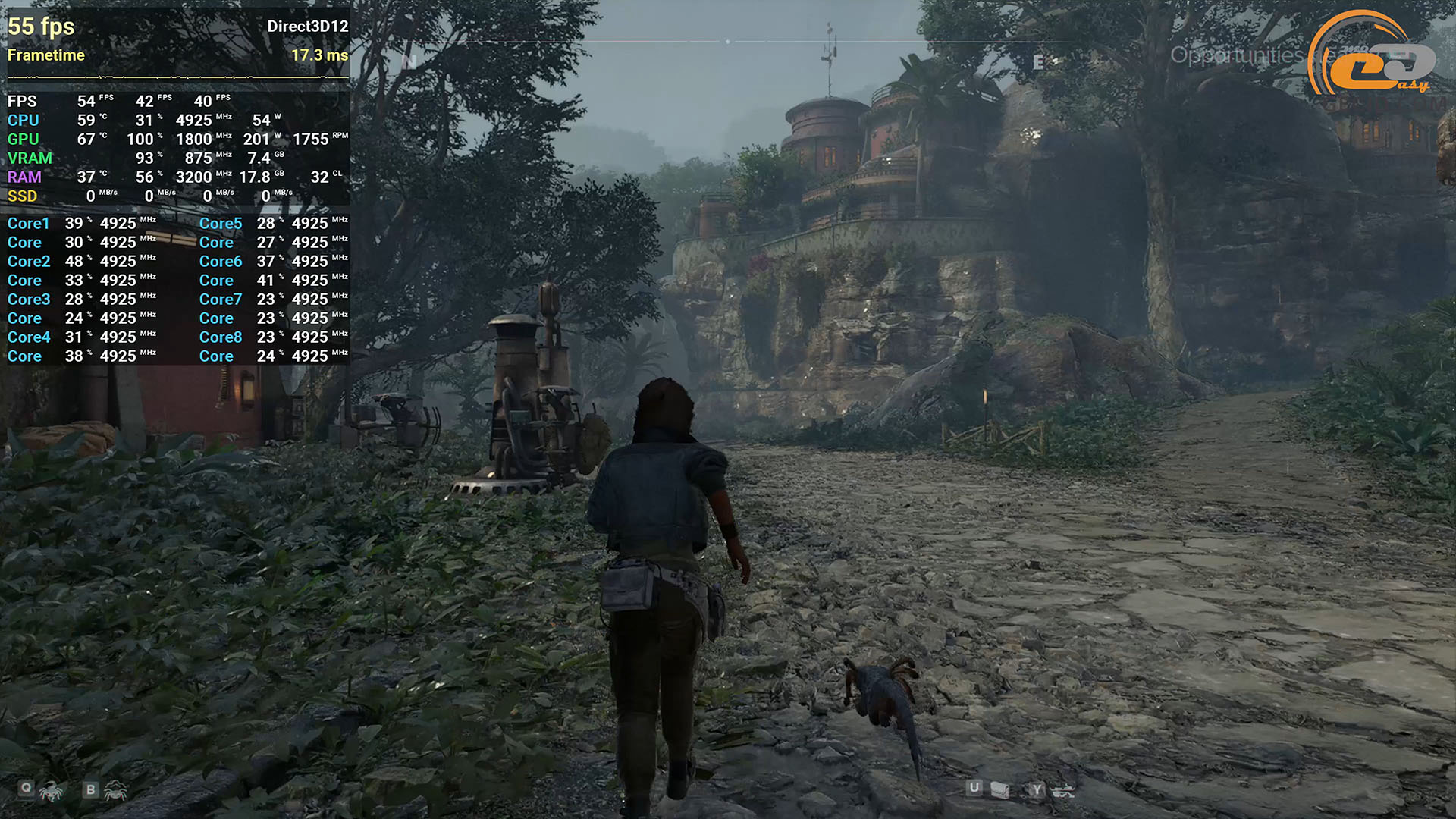Open the pouch inventory icon

1000,791
